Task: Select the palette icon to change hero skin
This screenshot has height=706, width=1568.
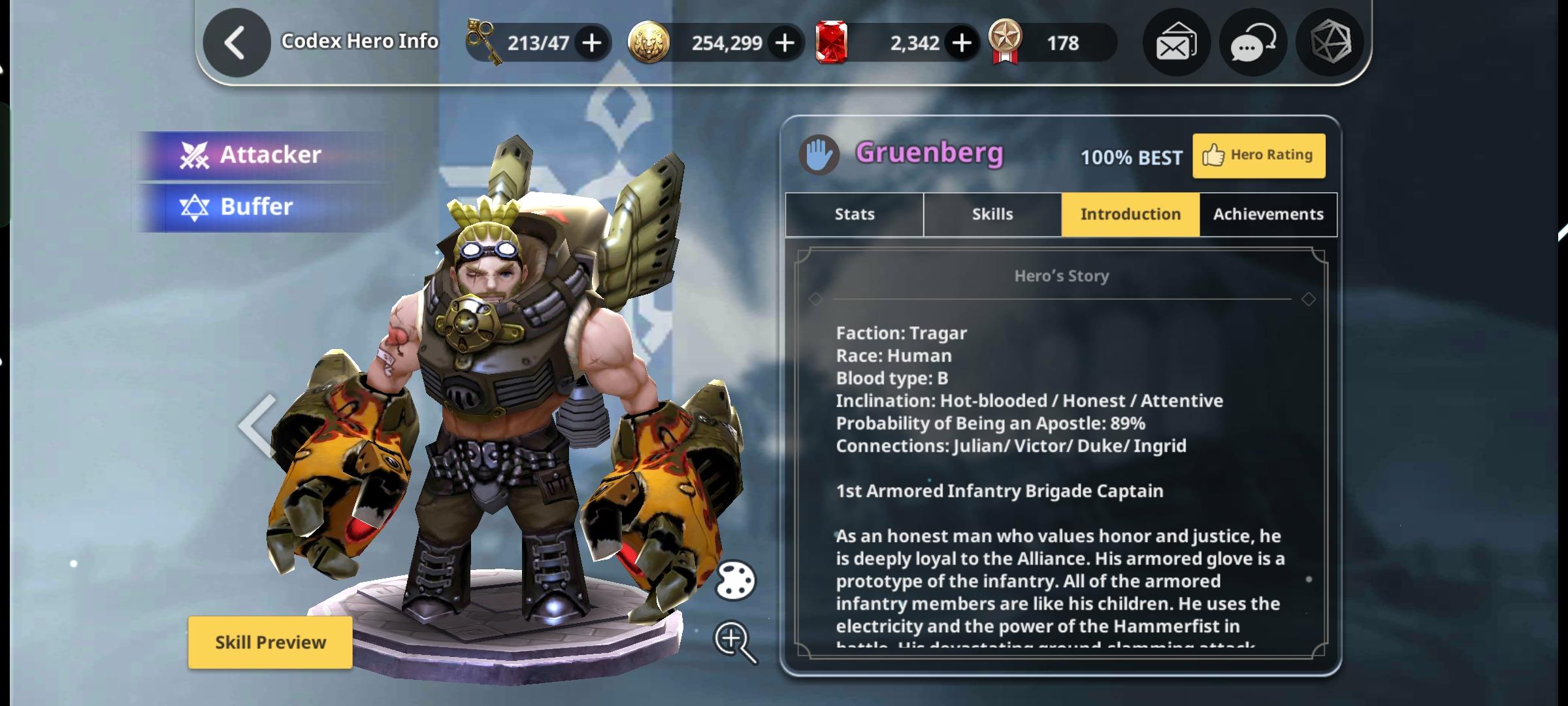Action: [x=737, y=580]
